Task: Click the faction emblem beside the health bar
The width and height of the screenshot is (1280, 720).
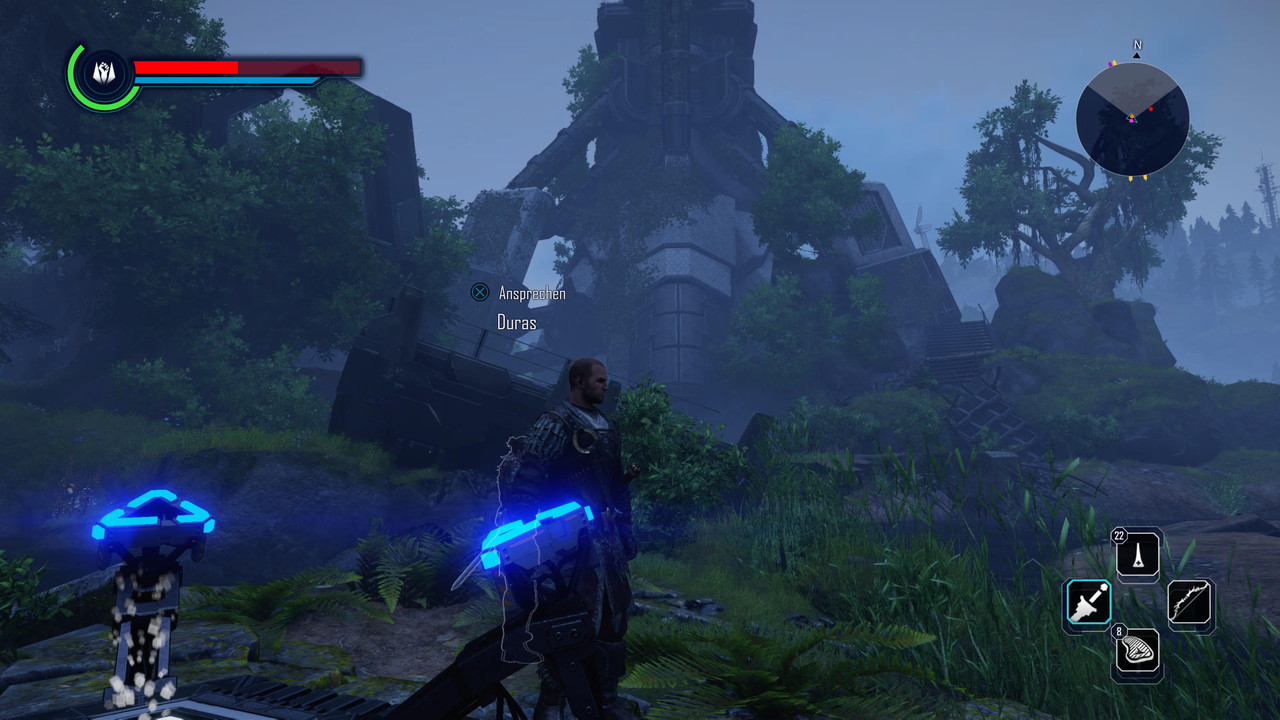Action: [104, 73]
